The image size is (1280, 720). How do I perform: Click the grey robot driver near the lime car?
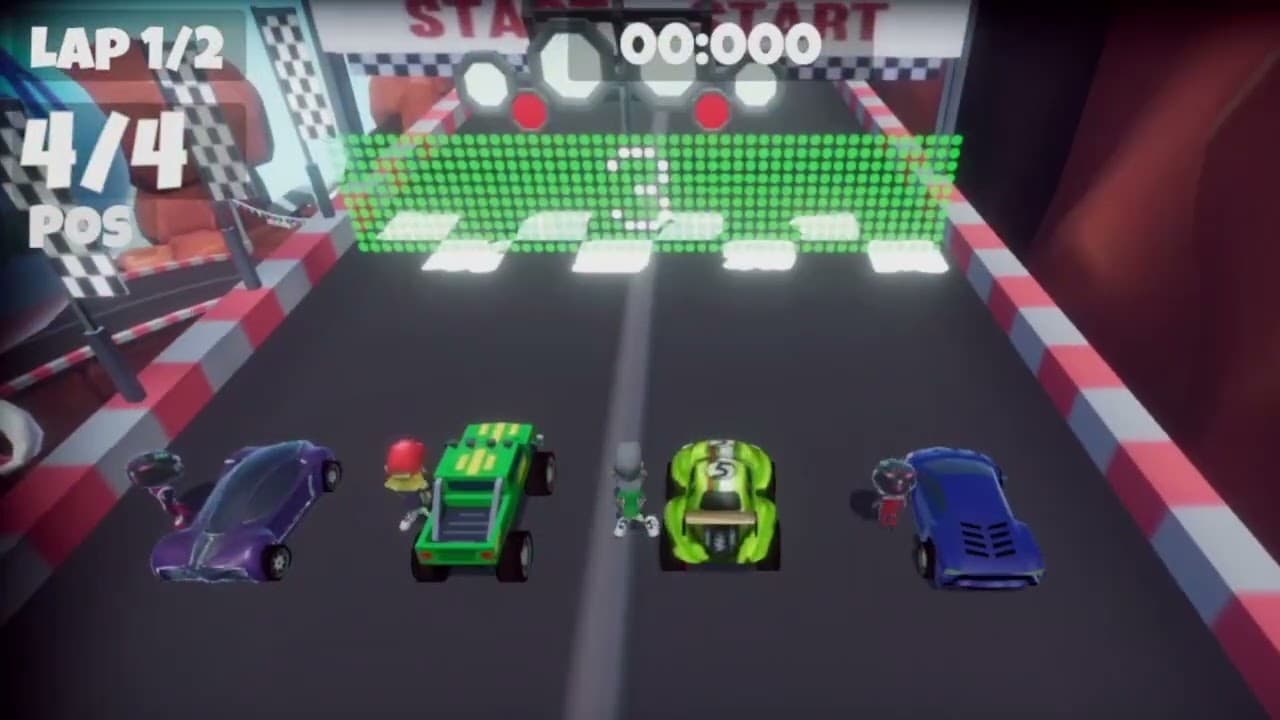tap(627, 490)
